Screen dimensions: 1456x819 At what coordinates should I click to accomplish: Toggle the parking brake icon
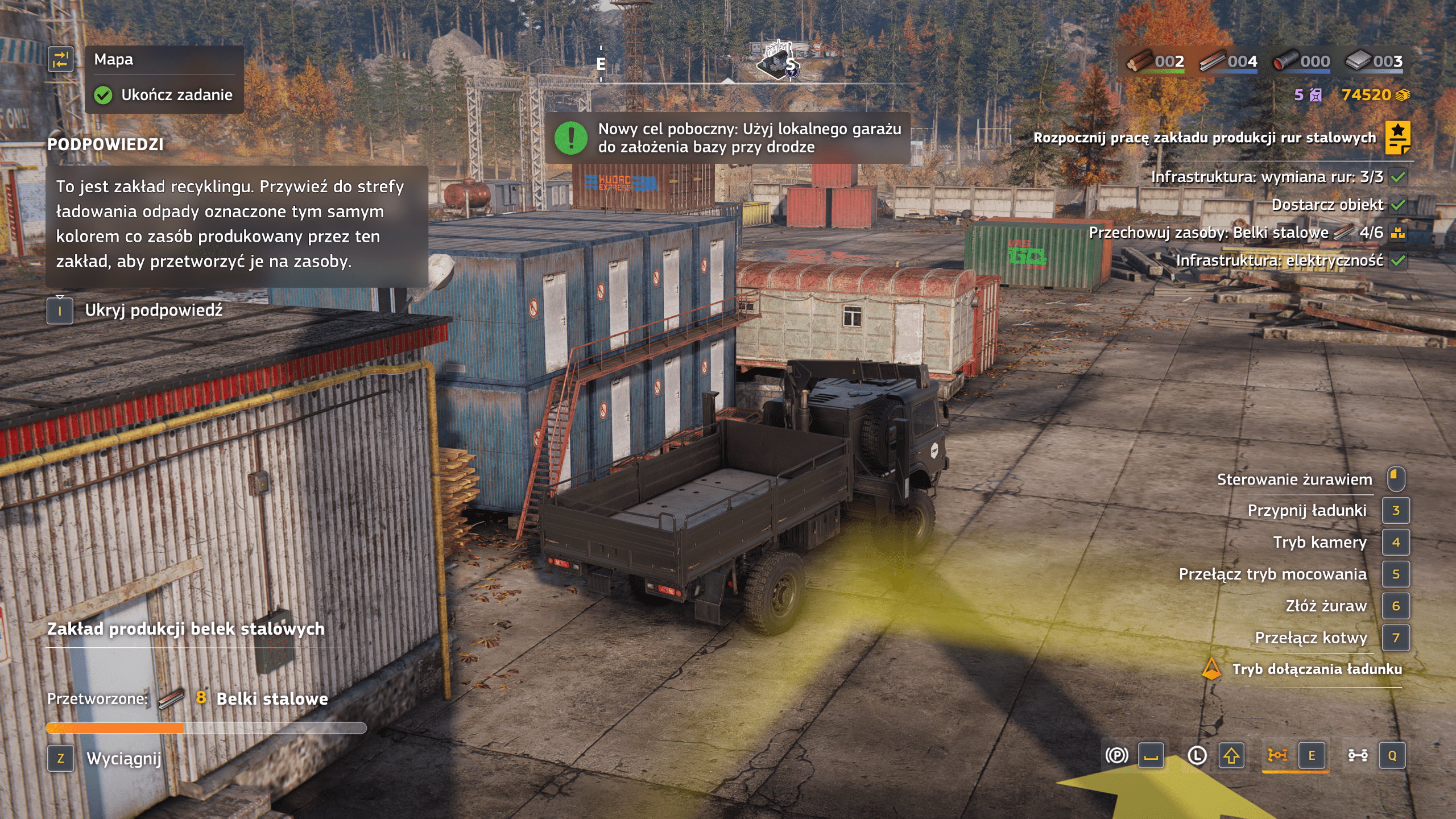point(1116,756)
